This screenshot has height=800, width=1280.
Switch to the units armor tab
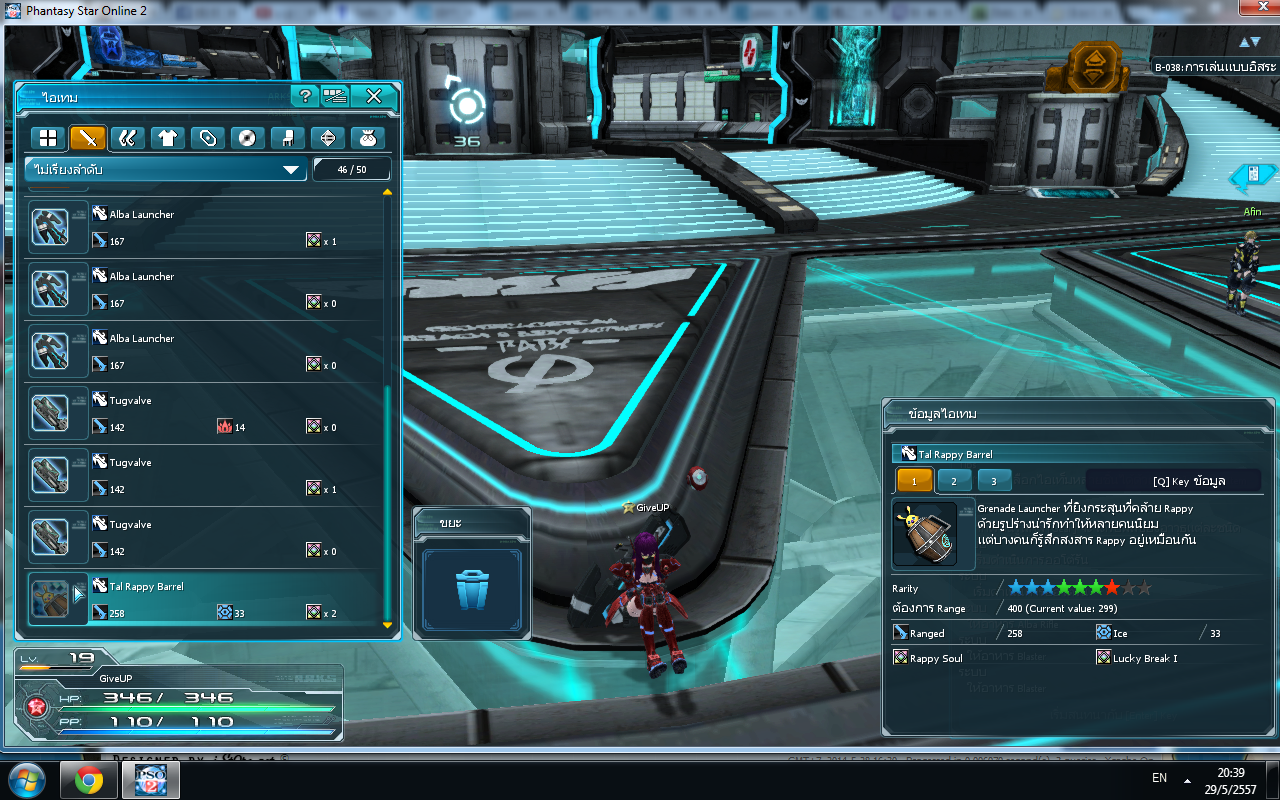pos(128,138)
